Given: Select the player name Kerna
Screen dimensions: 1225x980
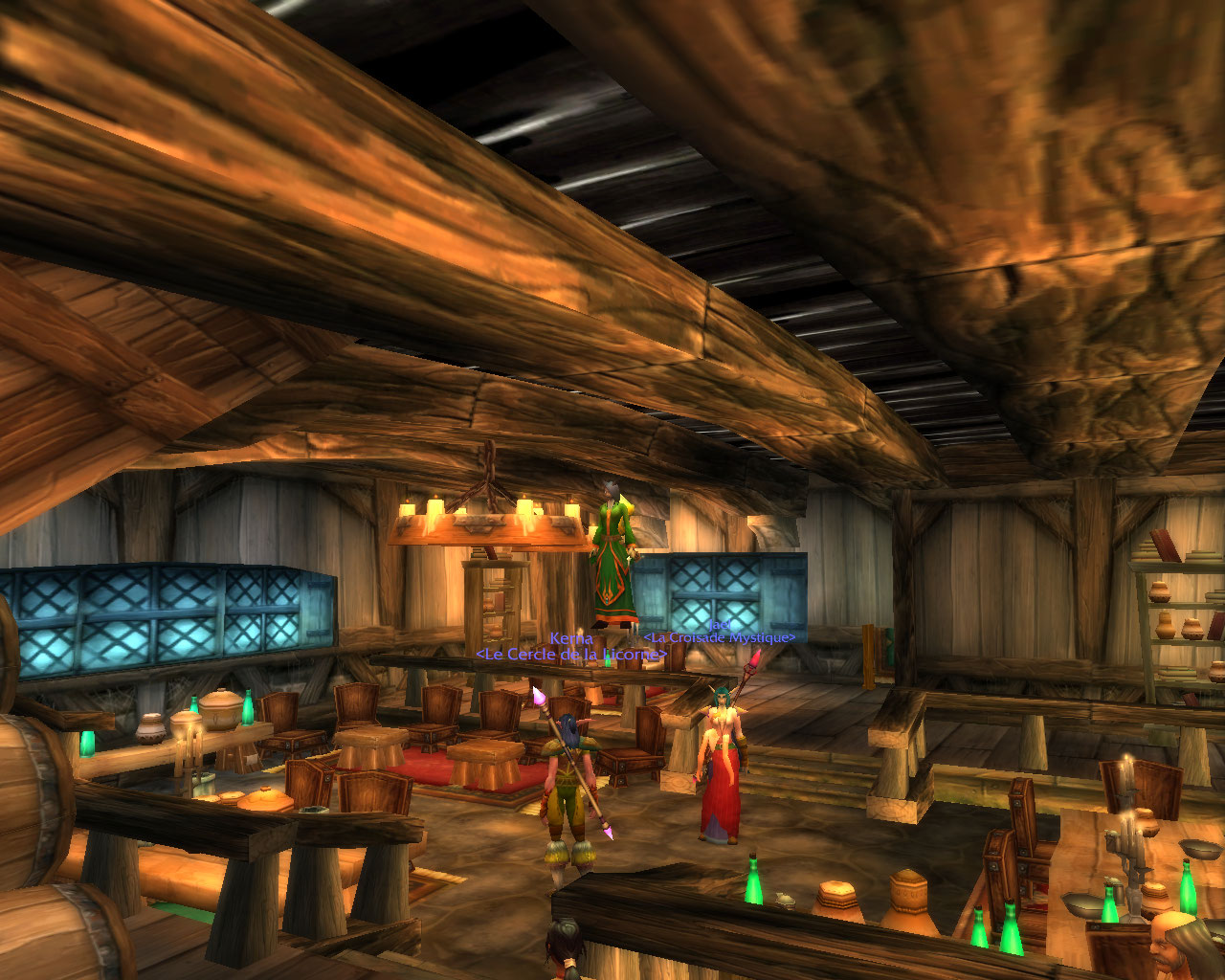Looking at the screenshot, I should (x=571, y=638).
